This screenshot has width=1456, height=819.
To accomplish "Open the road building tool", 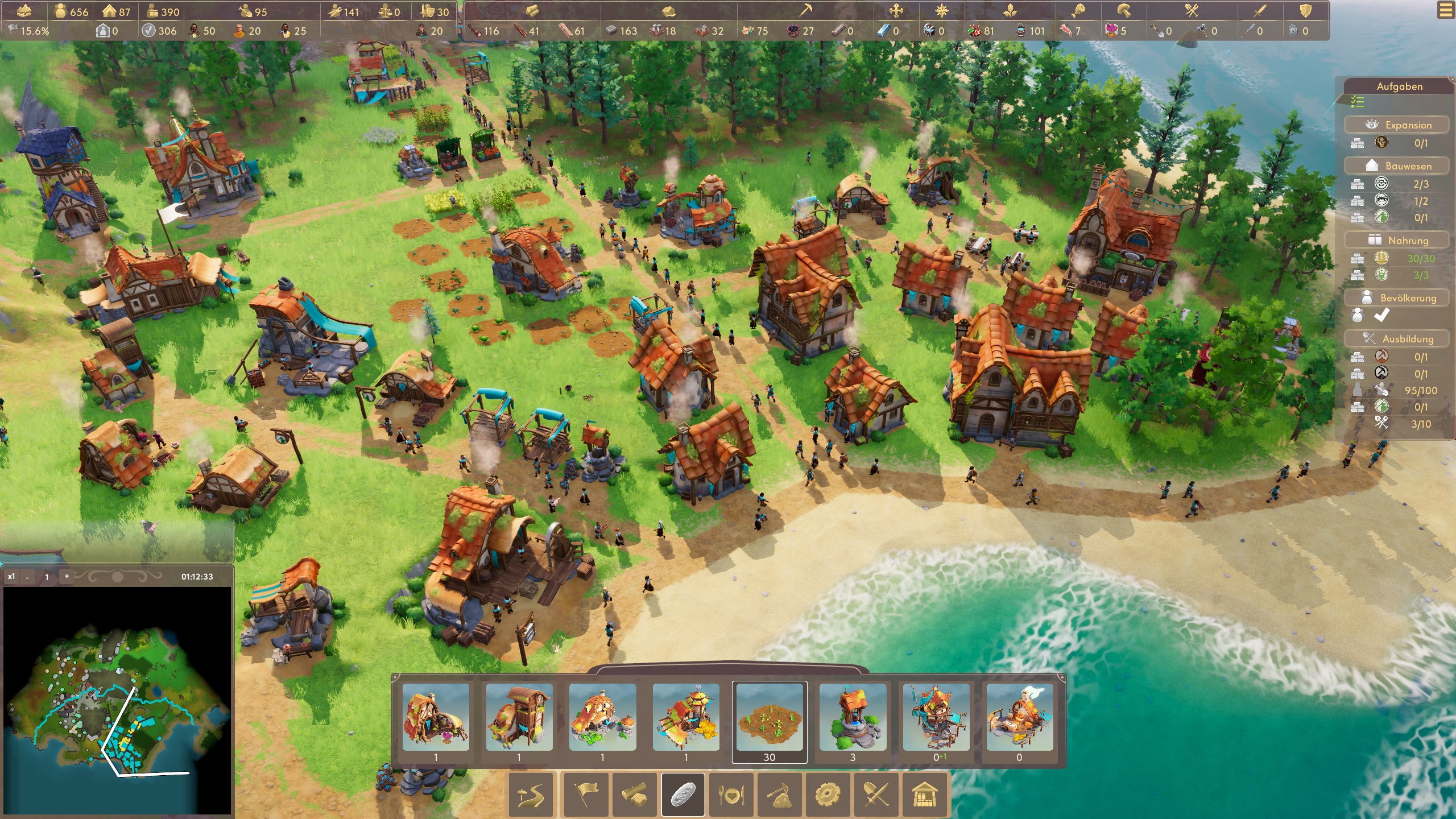I will pos(530,795).
